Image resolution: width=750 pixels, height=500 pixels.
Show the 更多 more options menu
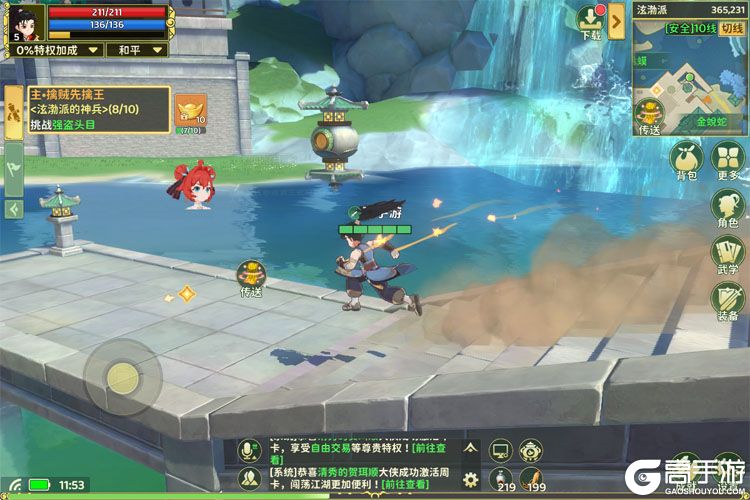[727, 161]
